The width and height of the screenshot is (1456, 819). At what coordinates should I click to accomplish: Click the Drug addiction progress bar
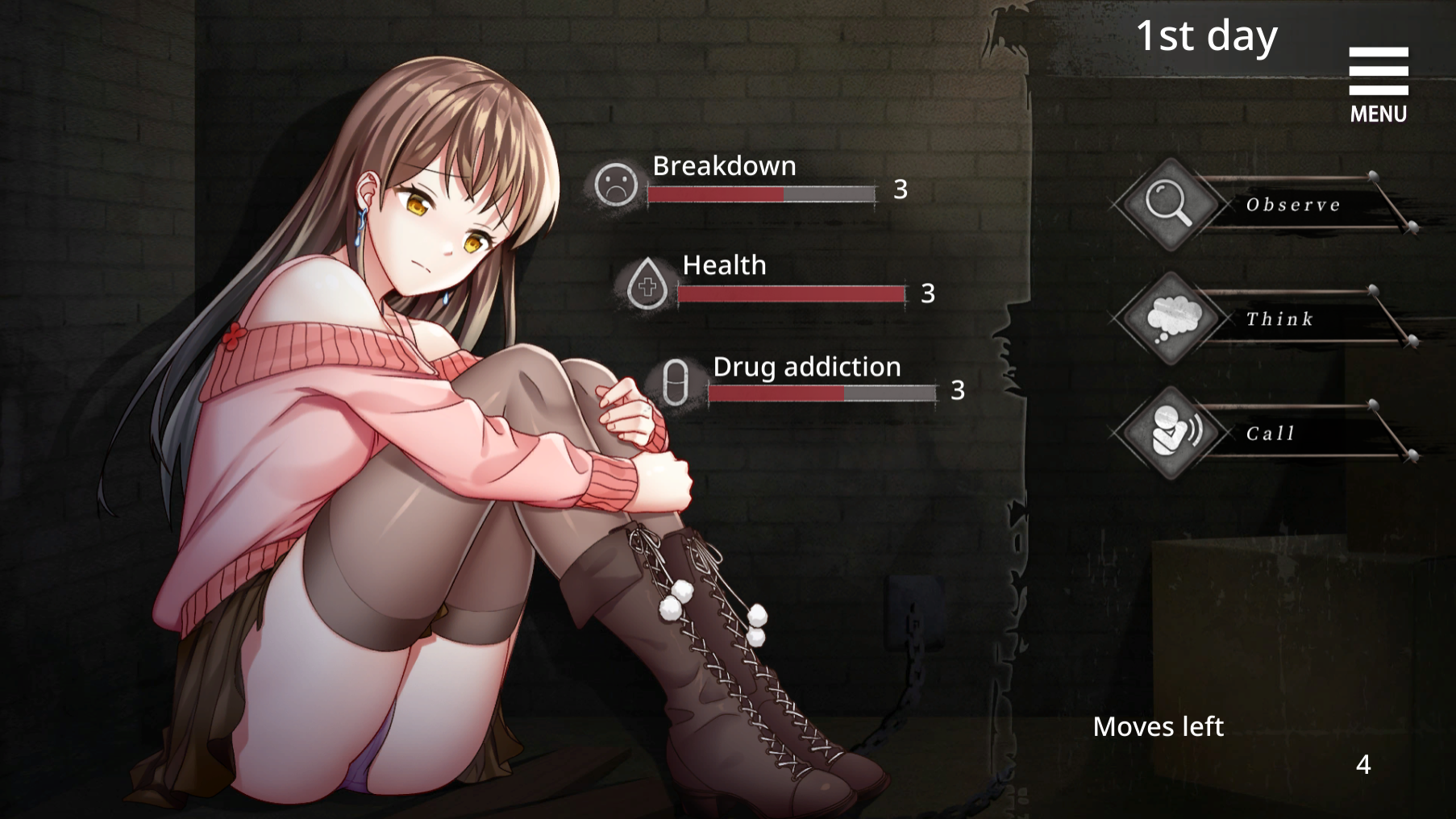coord(822,394)
